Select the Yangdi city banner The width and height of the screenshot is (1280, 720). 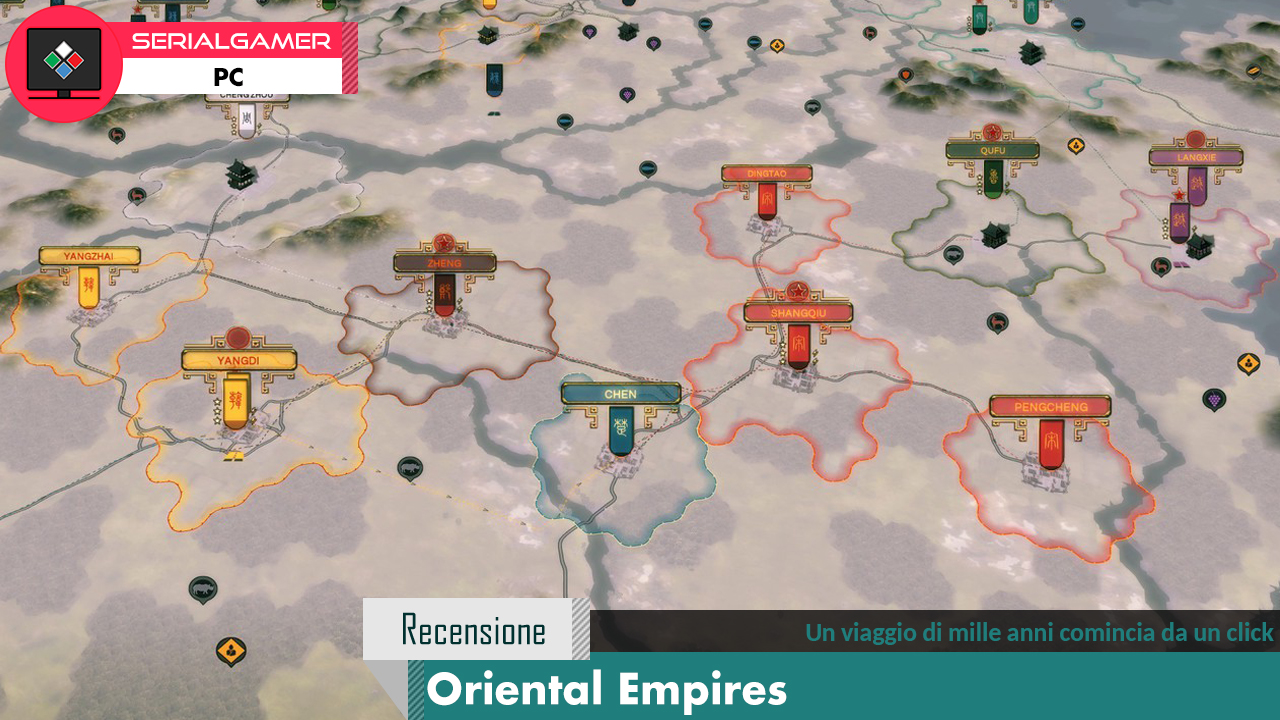[239, 360]
